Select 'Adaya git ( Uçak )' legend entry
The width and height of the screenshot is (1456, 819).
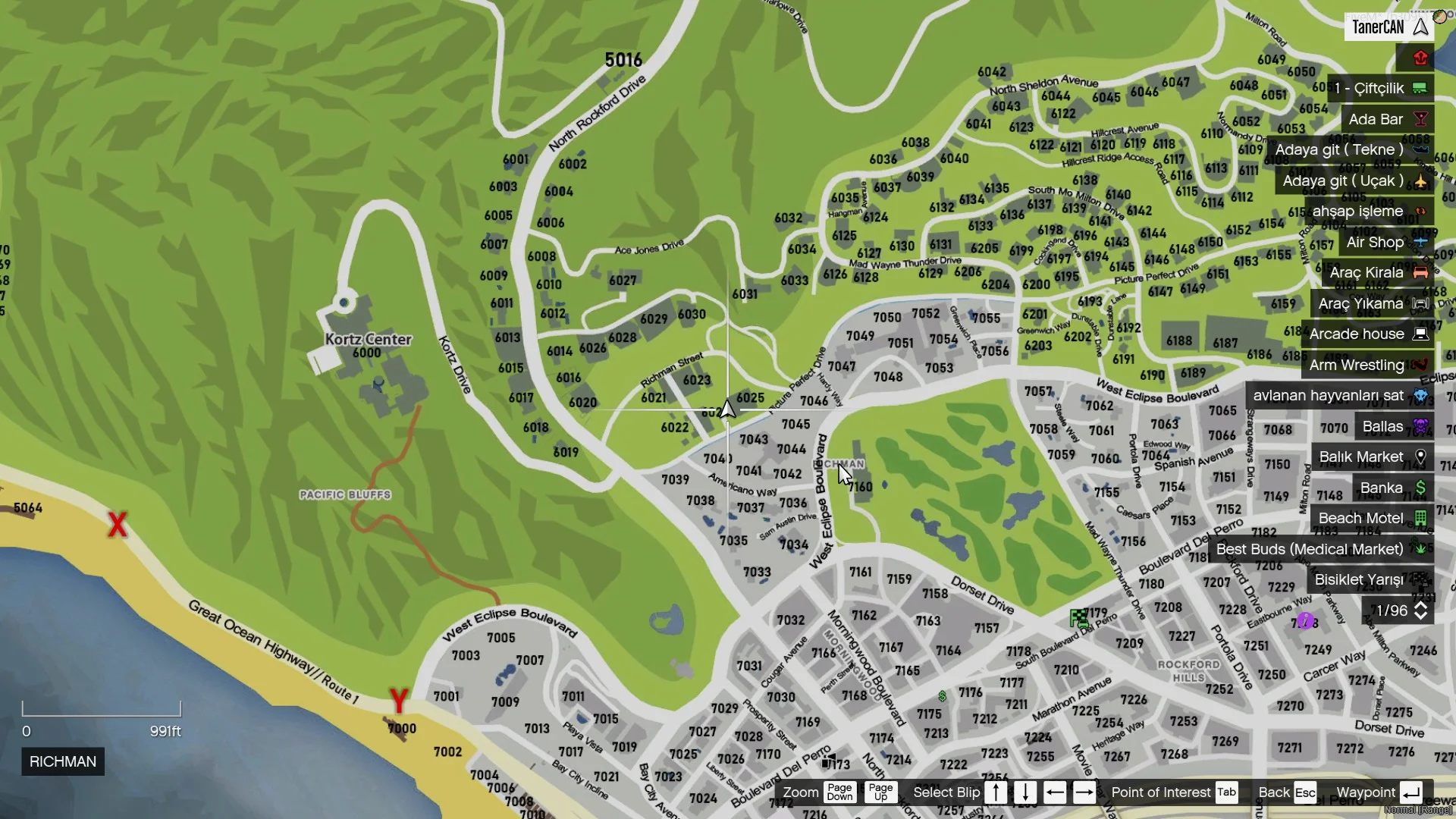[x=1354, y=180]
